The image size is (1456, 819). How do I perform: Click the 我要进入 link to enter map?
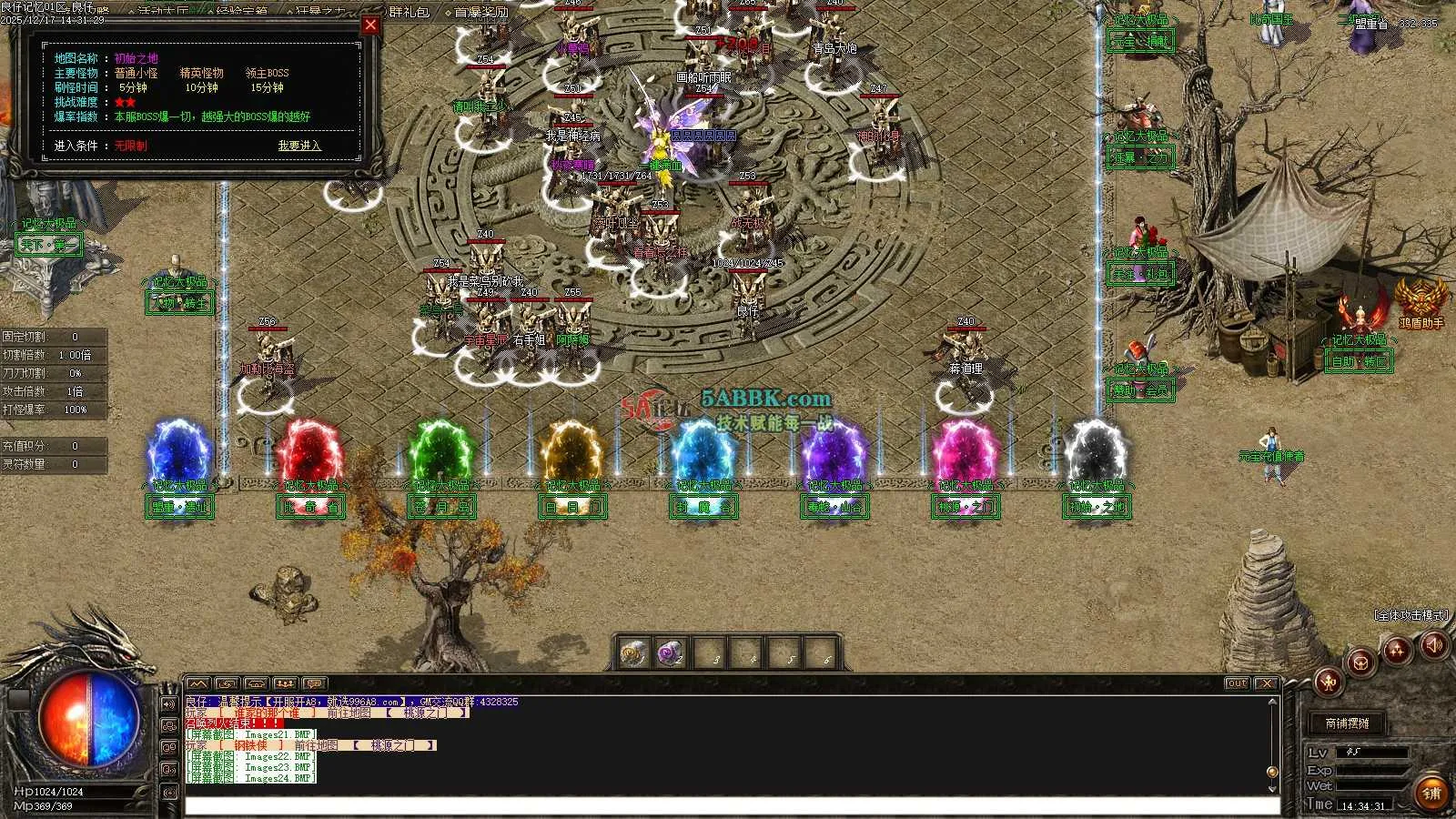(299, 146)
